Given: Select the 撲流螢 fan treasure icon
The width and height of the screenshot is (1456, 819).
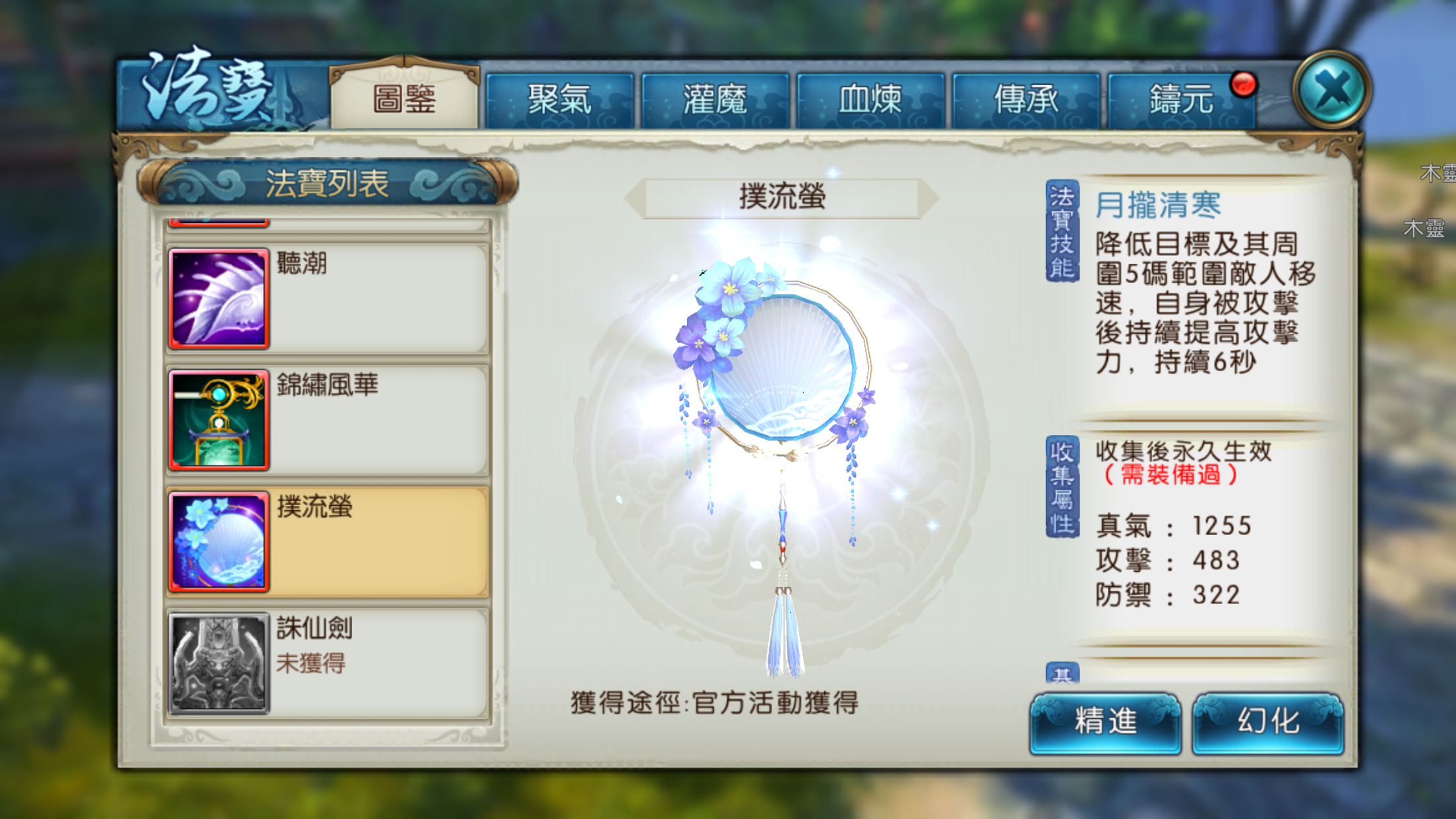Looking at the screenshot, I should click(218, 541).
